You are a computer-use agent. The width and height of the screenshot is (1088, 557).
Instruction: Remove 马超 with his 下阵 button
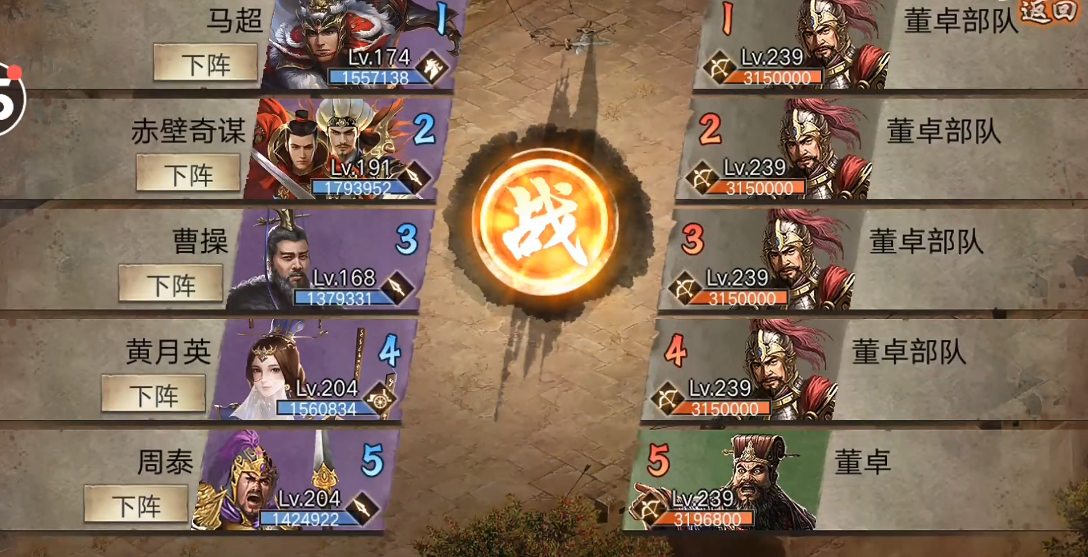click(206, 64)
